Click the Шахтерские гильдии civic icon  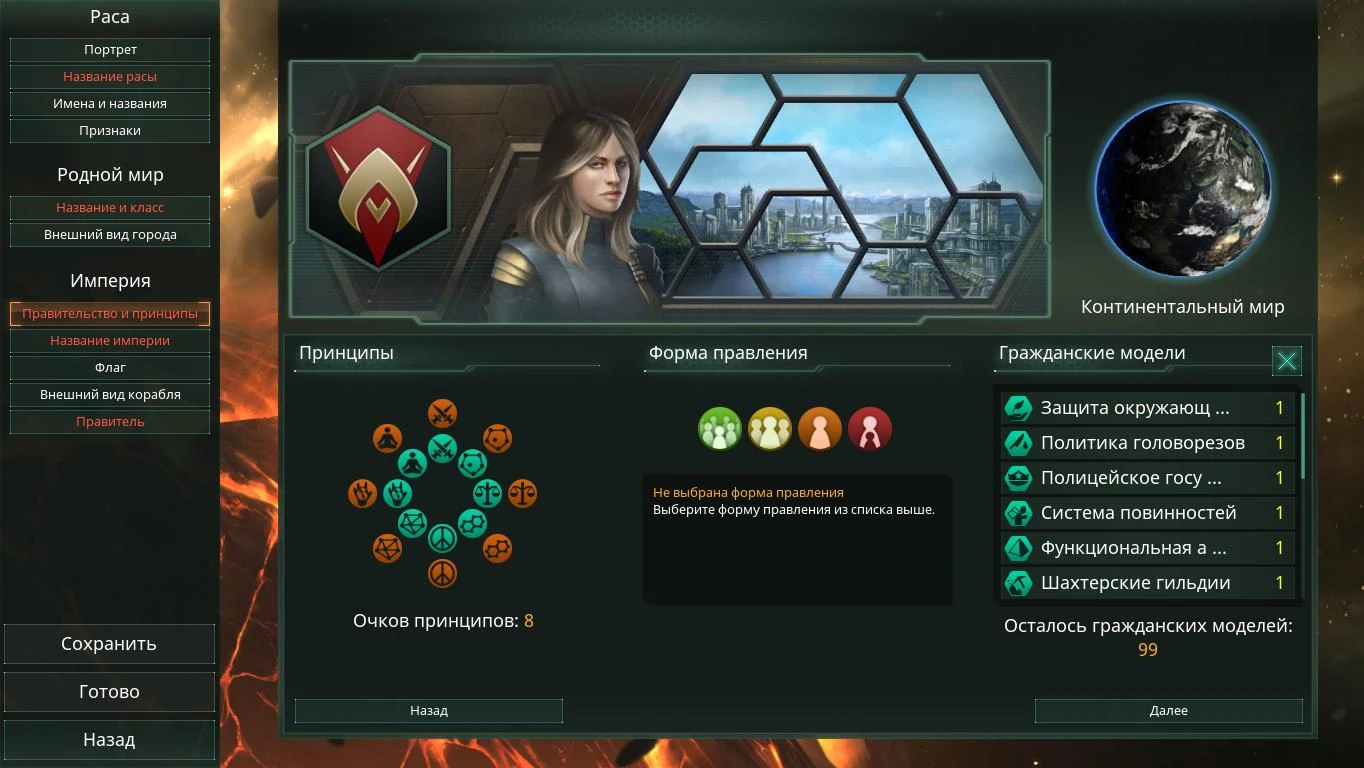pyautogui.click(x=1019, y=582)
